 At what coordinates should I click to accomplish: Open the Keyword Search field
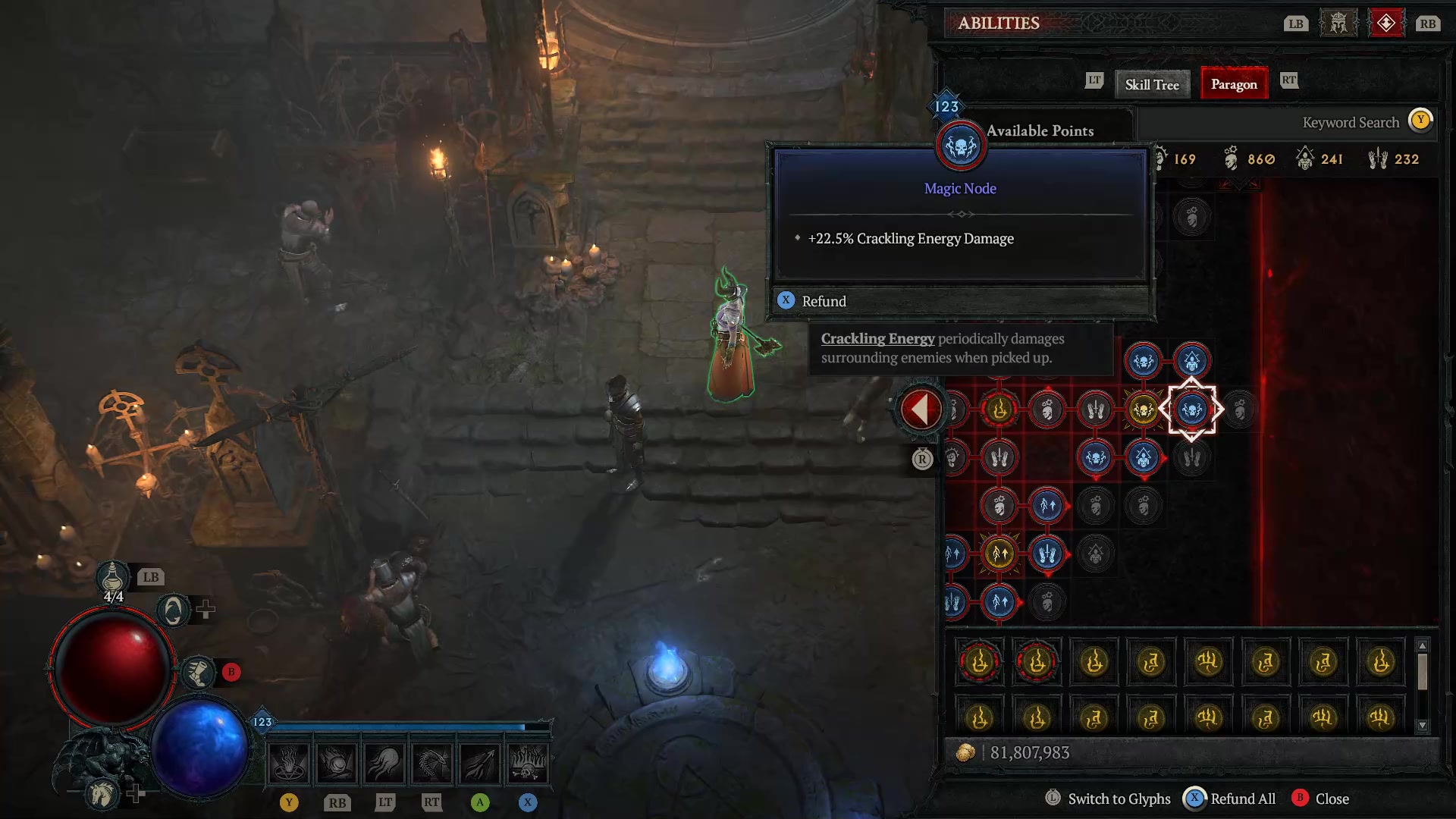(x=1351, y=121)
